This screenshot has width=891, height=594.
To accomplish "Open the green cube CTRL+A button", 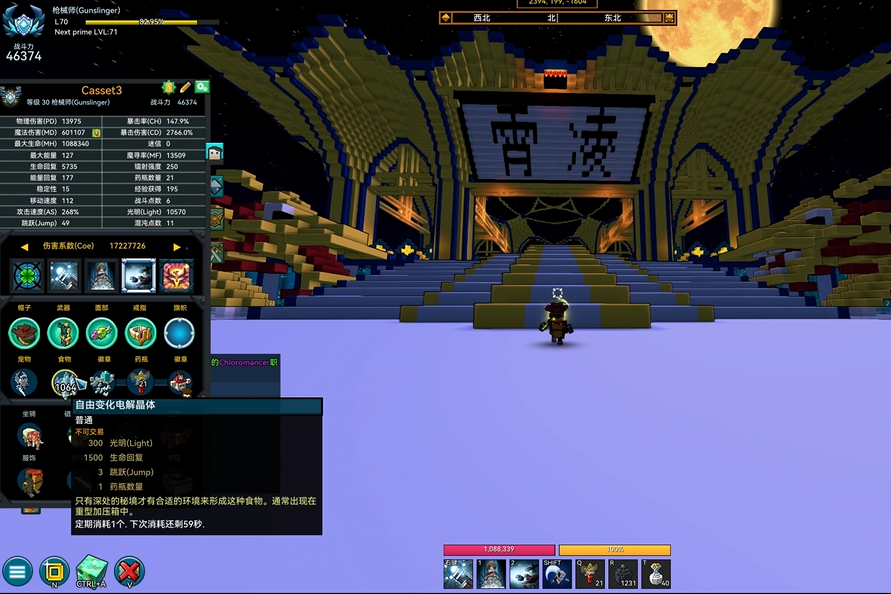I will [91, 572].
